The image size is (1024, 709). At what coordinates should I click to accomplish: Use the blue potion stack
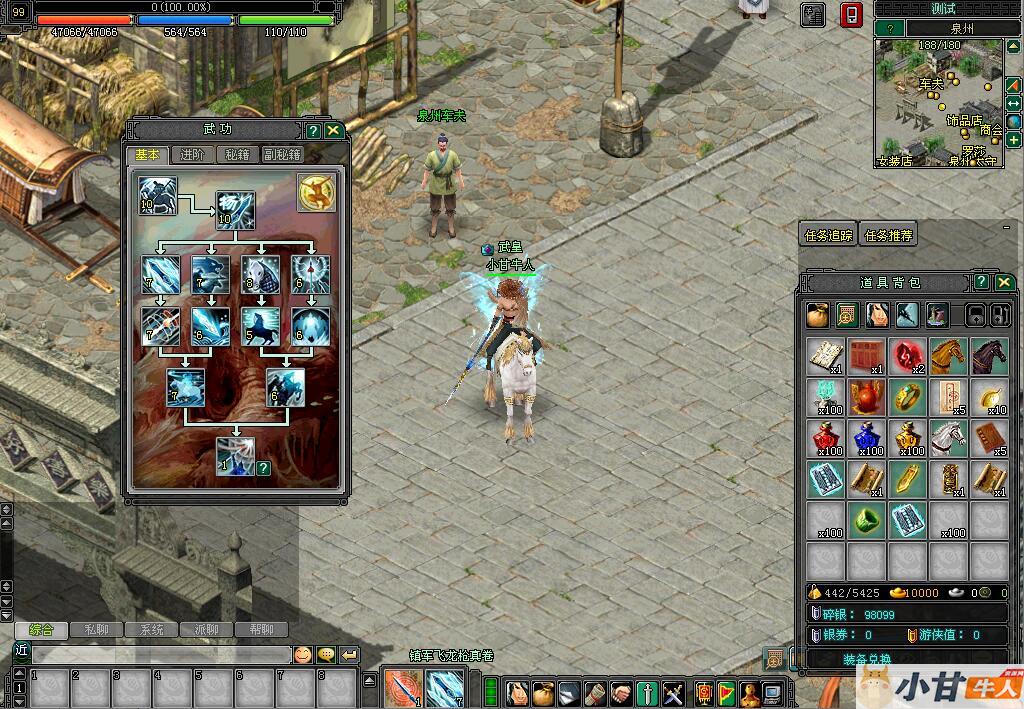tap(866, 438)
